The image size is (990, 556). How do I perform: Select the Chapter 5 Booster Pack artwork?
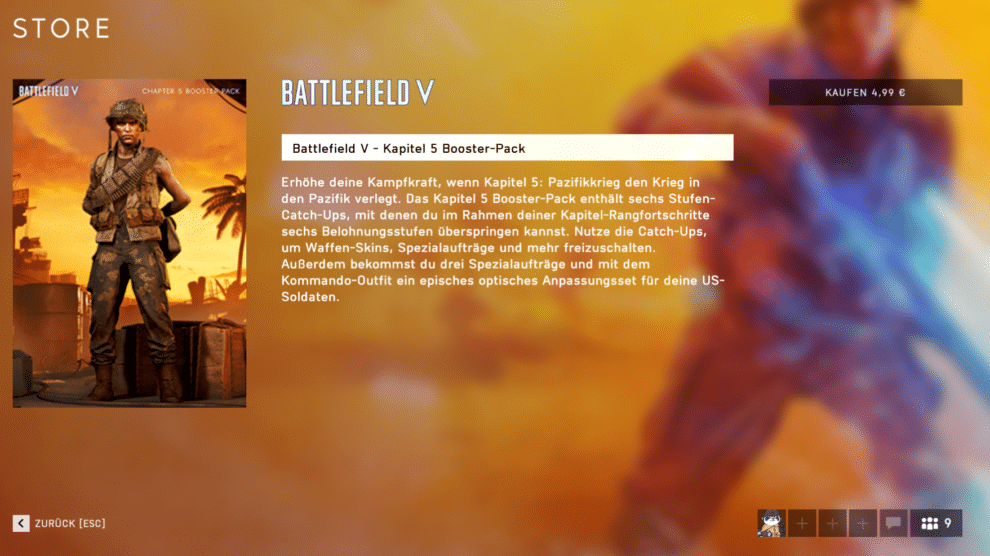click(129, 243)
